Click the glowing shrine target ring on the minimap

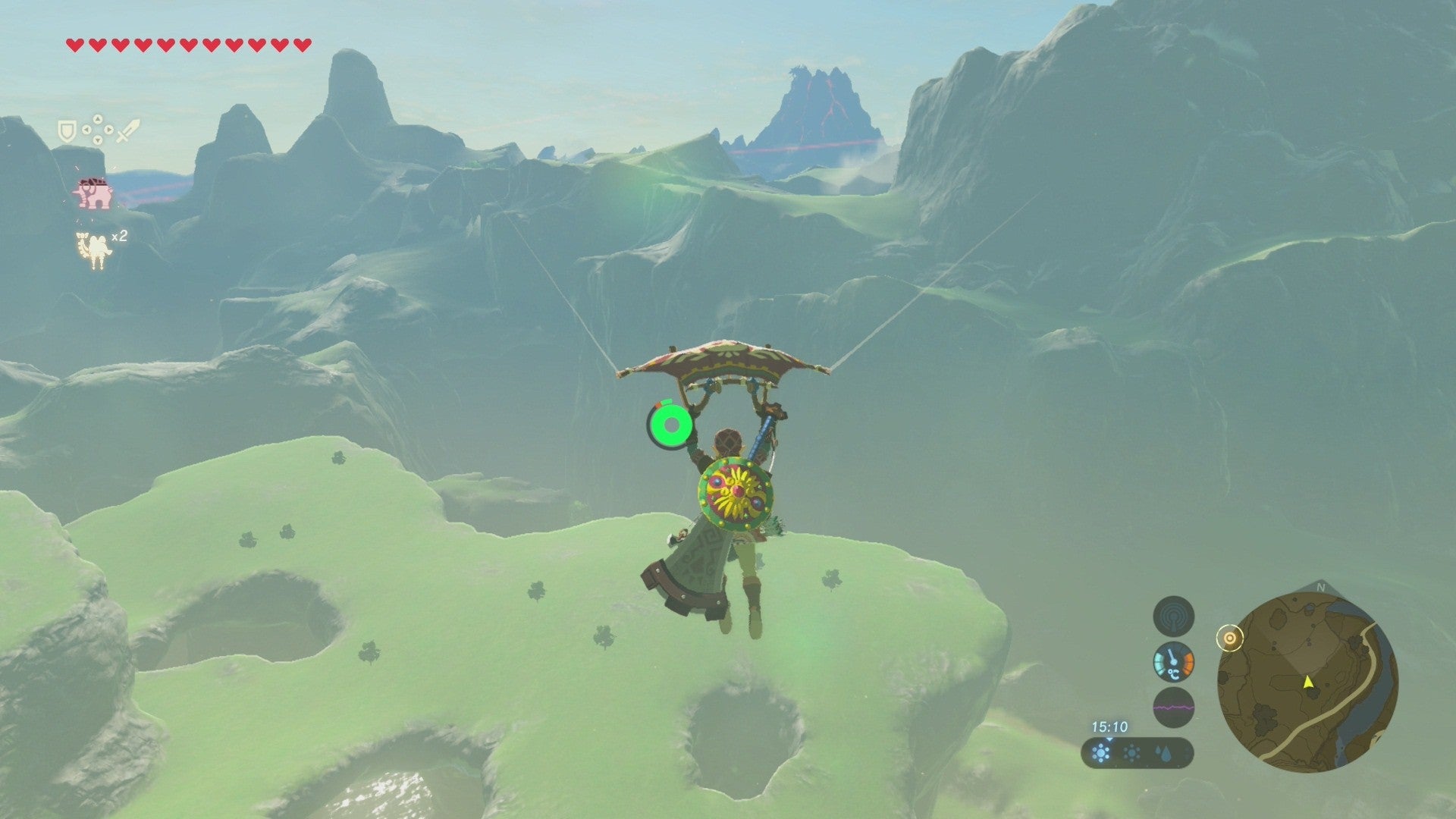[1229, 638]
